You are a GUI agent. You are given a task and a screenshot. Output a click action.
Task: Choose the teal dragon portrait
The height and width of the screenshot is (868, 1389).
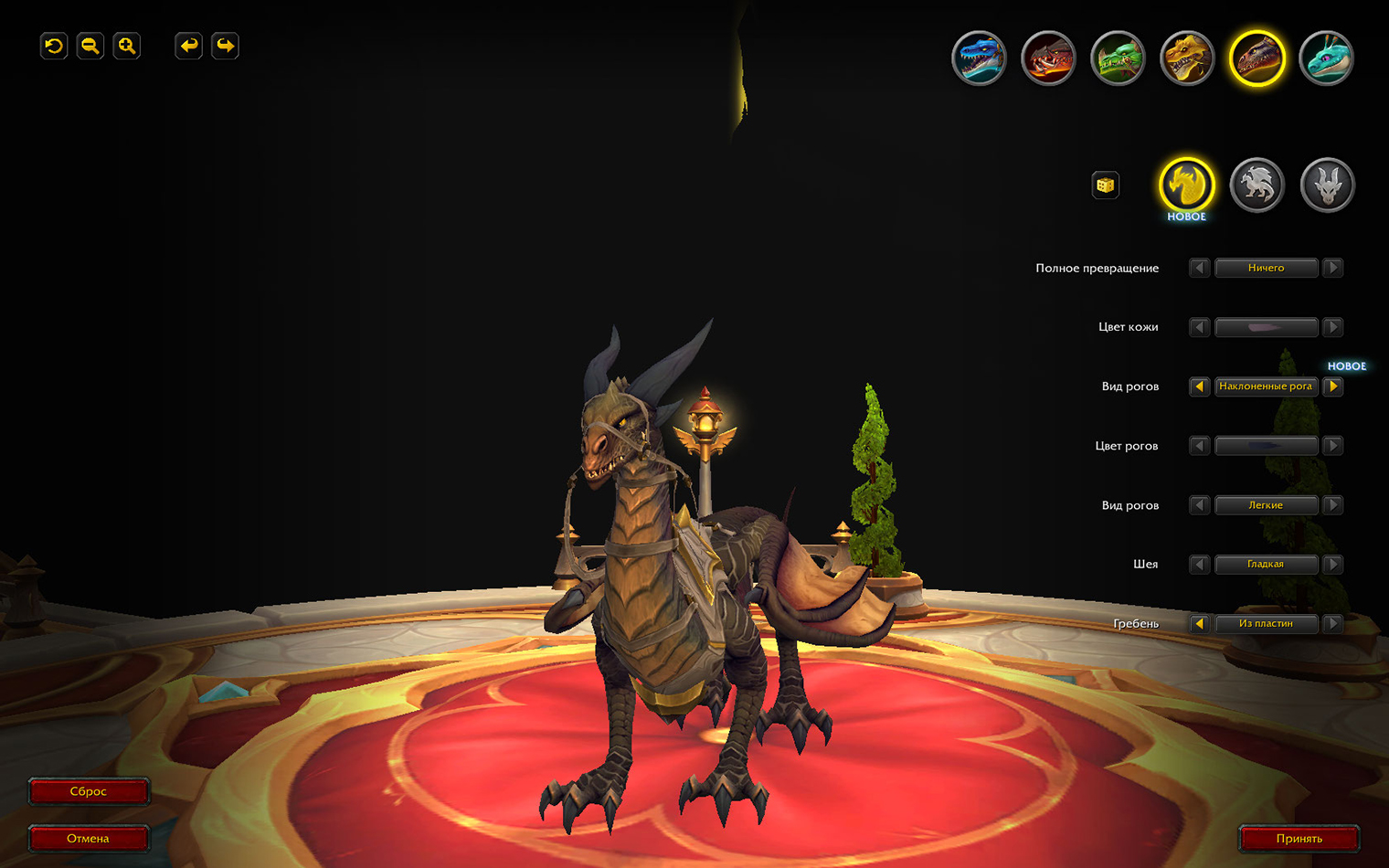[x=1326, y=58]
